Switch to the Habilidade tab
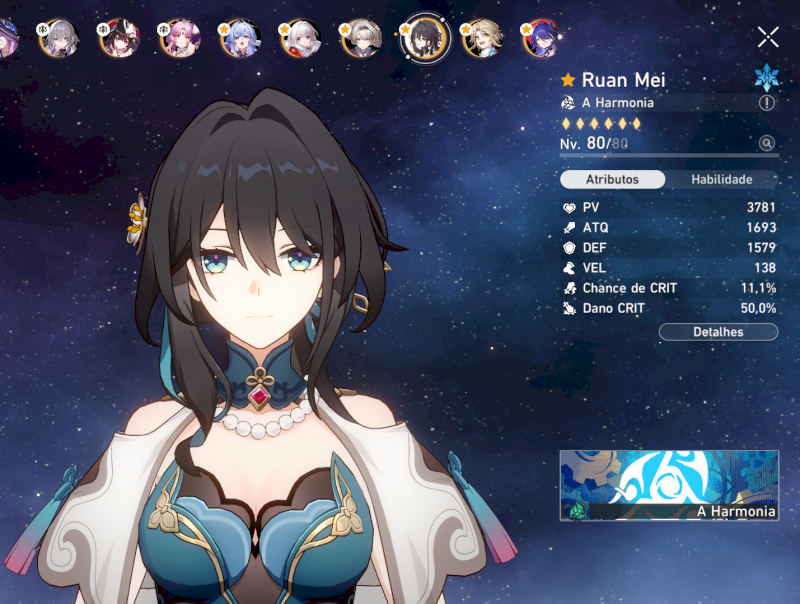The width and height of the screenshot is (800, 604). pos(722,180)
